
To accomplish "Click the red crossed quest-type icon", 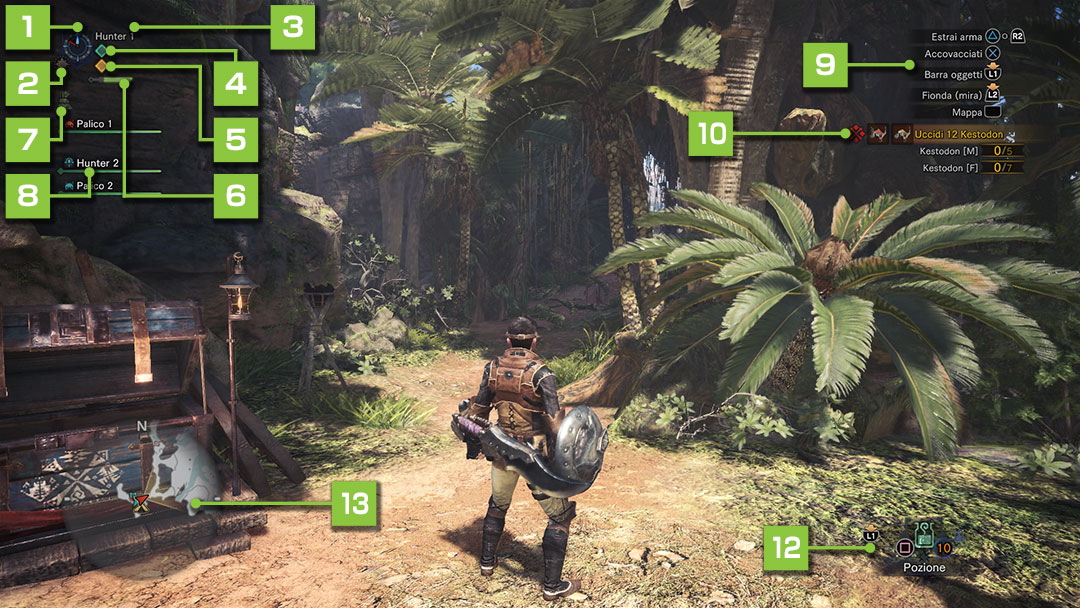I will (x=857, y=133).
